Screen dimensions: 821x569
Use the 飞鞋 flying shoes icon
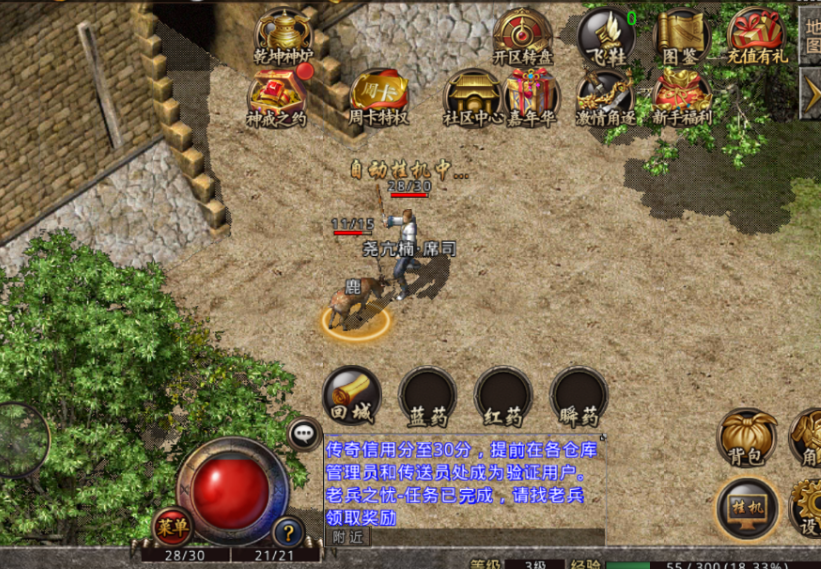point(606,36)
